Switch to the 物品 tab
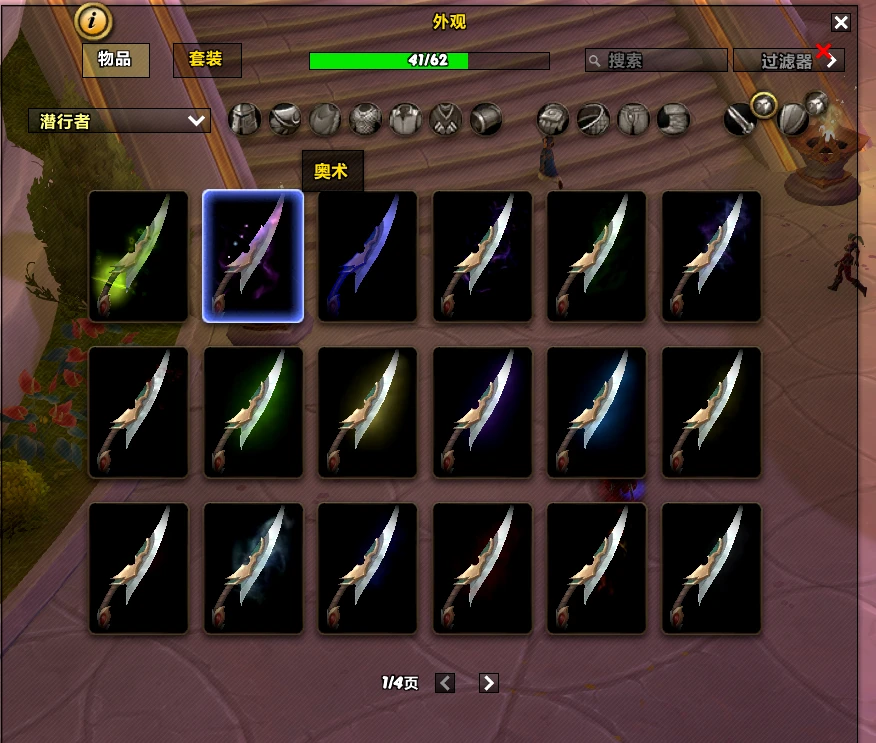The image size is (876, 743). point(116,60)
